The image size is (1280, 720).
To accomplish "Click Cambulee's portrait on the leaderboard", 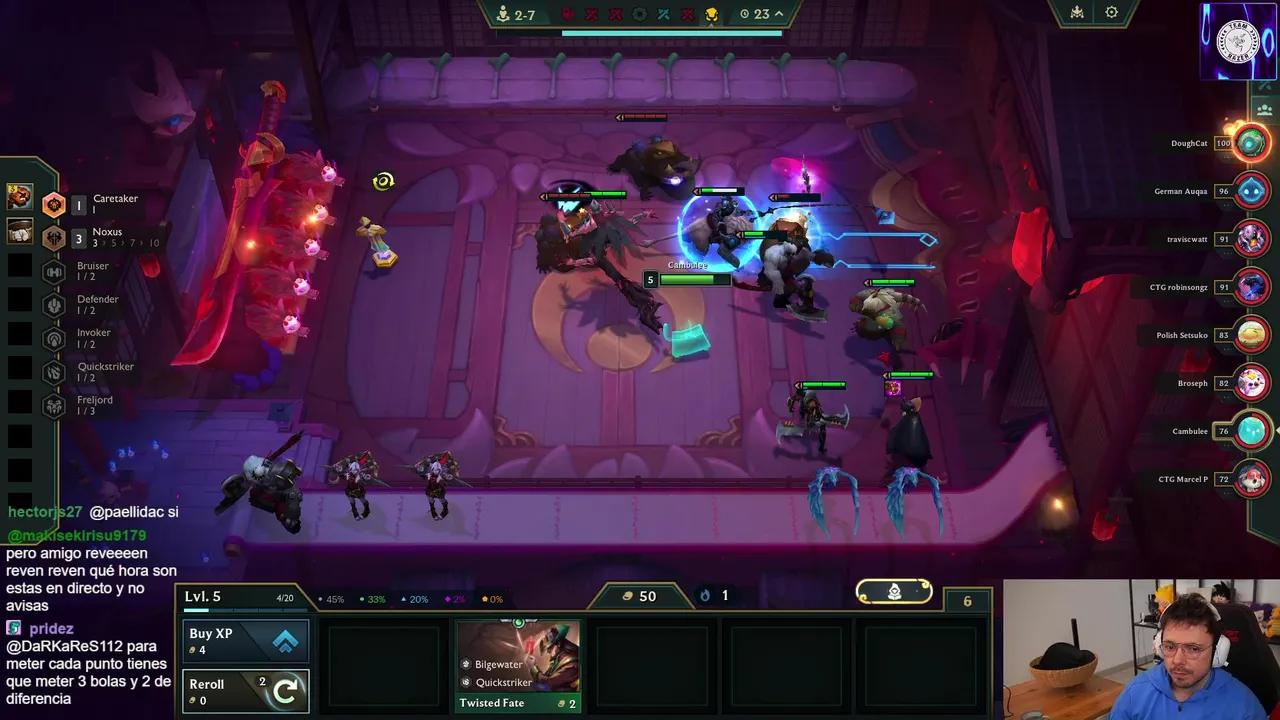I will click(x=1251, y=430).
